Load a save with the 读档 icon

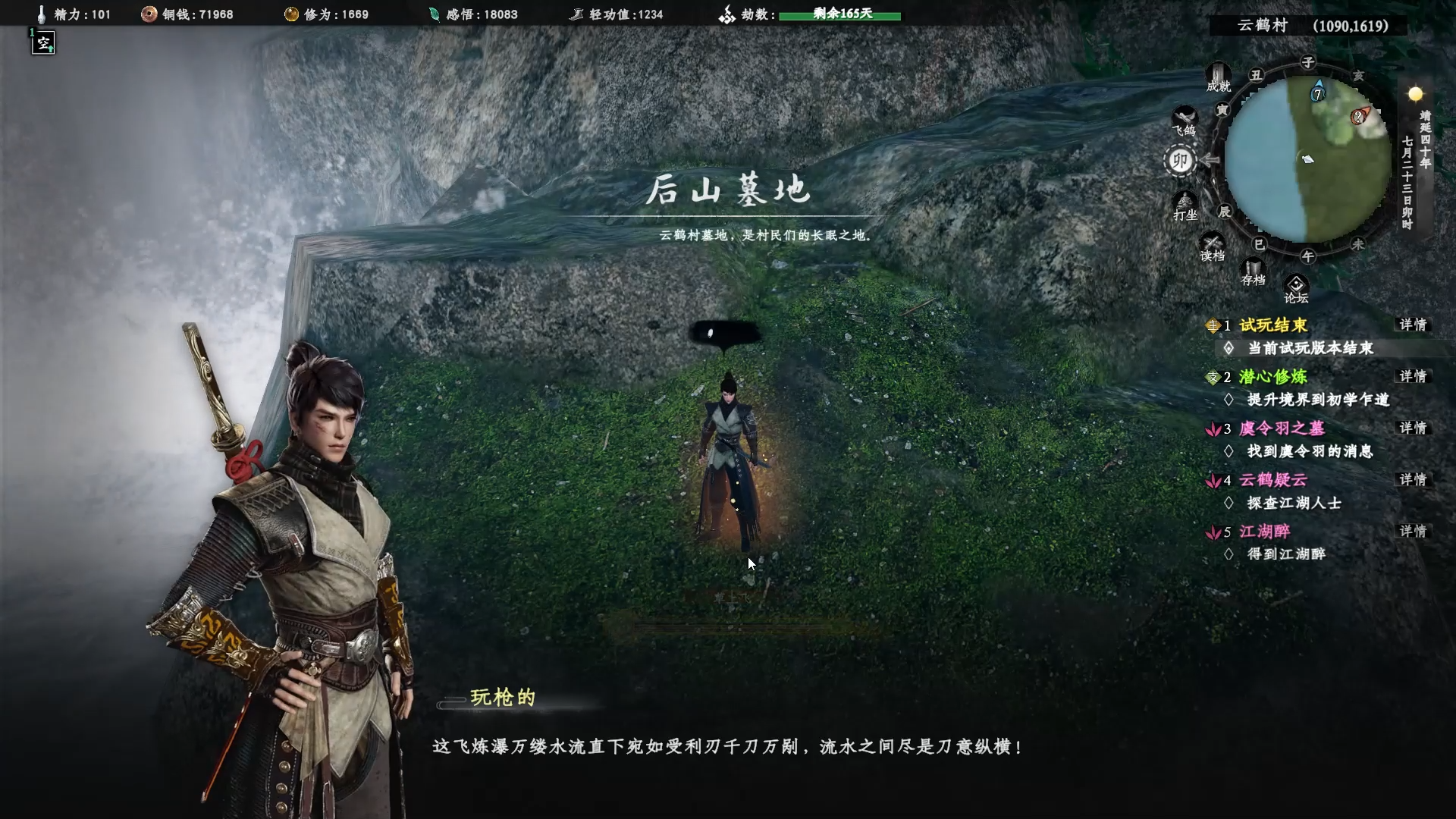1212,247
